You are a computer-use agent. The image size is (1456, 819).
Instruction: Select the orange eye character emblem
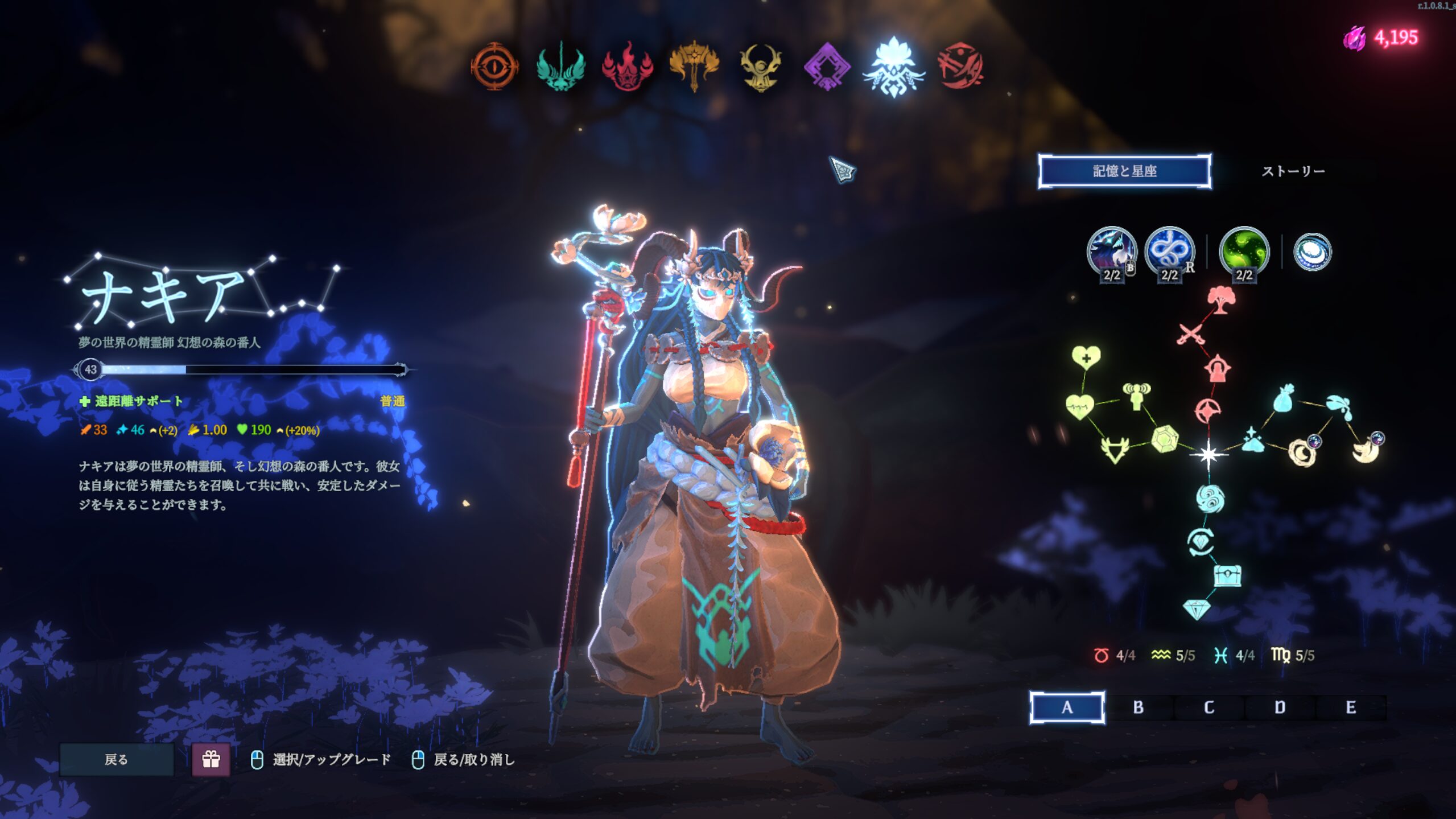pos(494,67)
